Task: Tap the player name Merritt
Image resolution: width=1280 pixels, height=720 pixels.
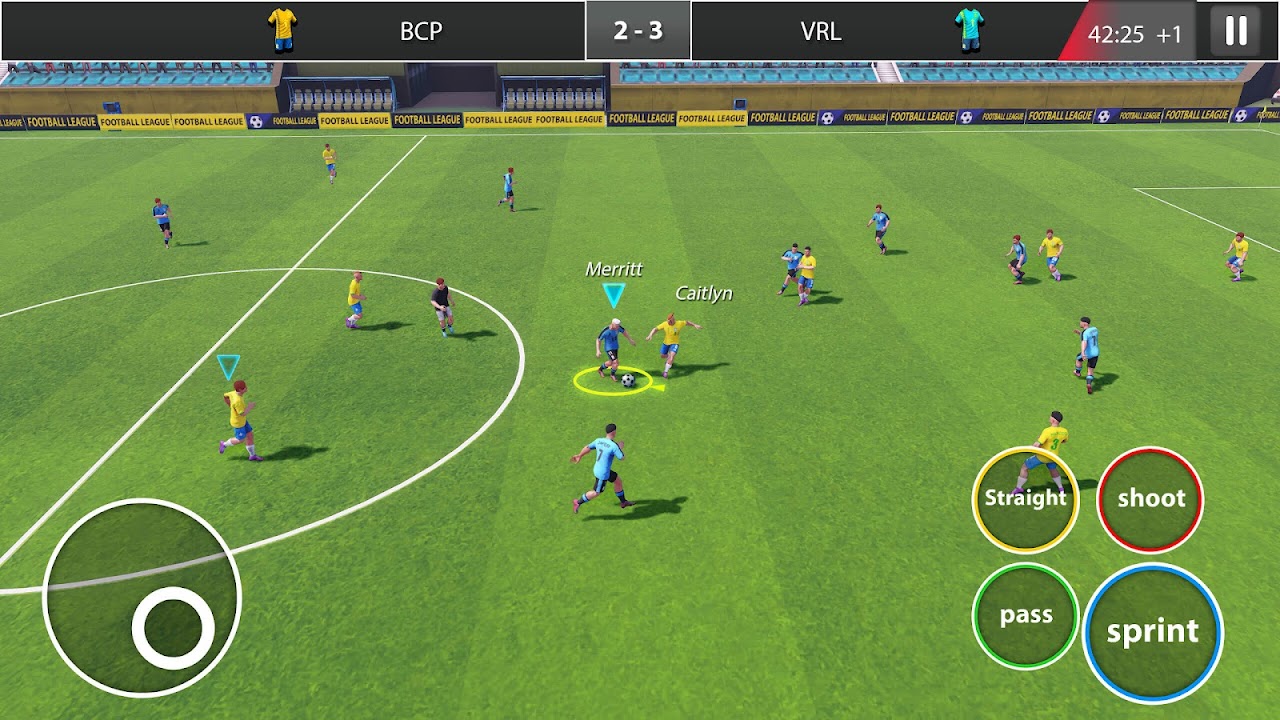Action: point(615,268)
